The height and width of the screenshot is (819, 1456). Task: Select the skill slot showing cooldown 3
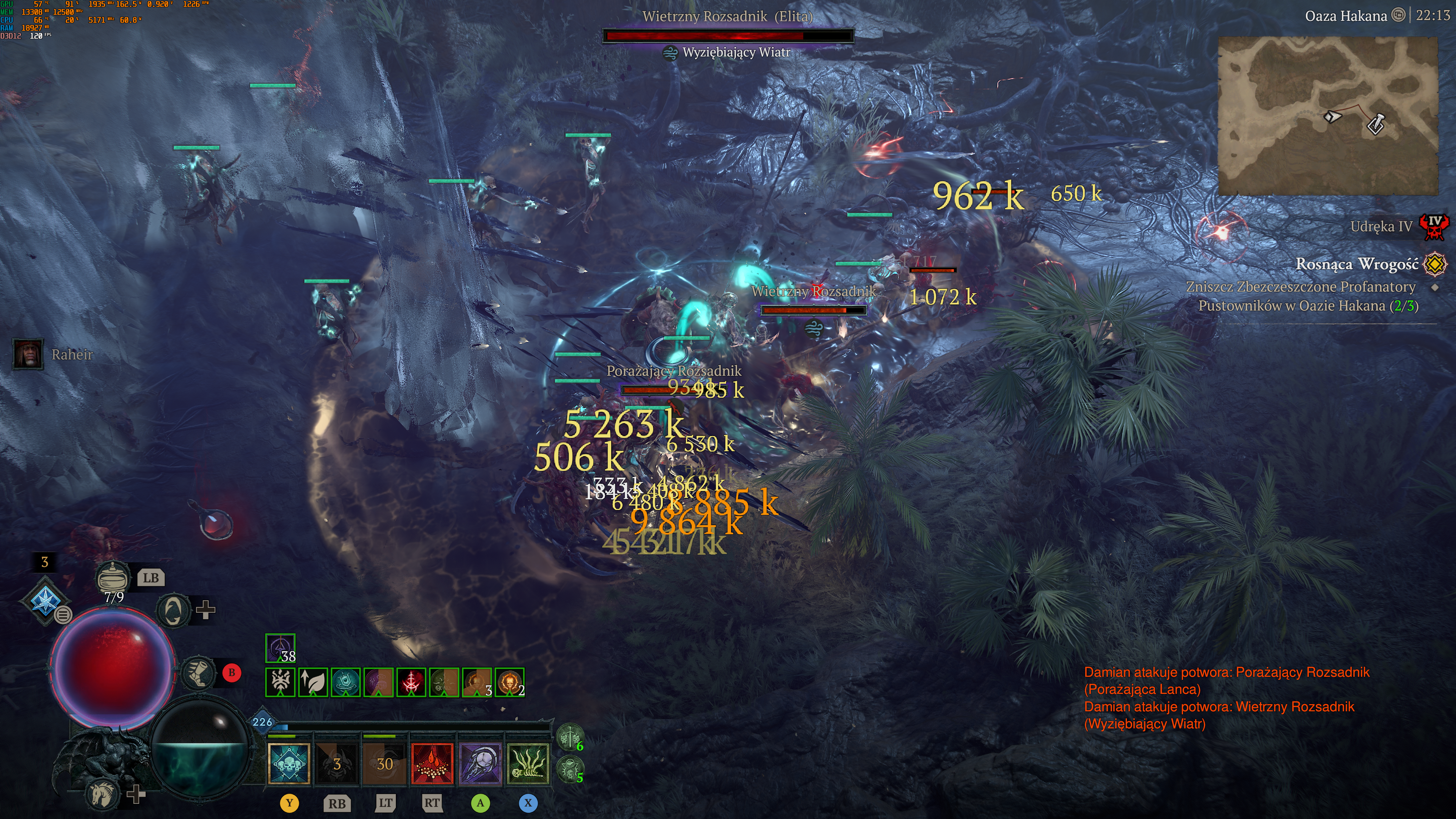tap(337, 764)
